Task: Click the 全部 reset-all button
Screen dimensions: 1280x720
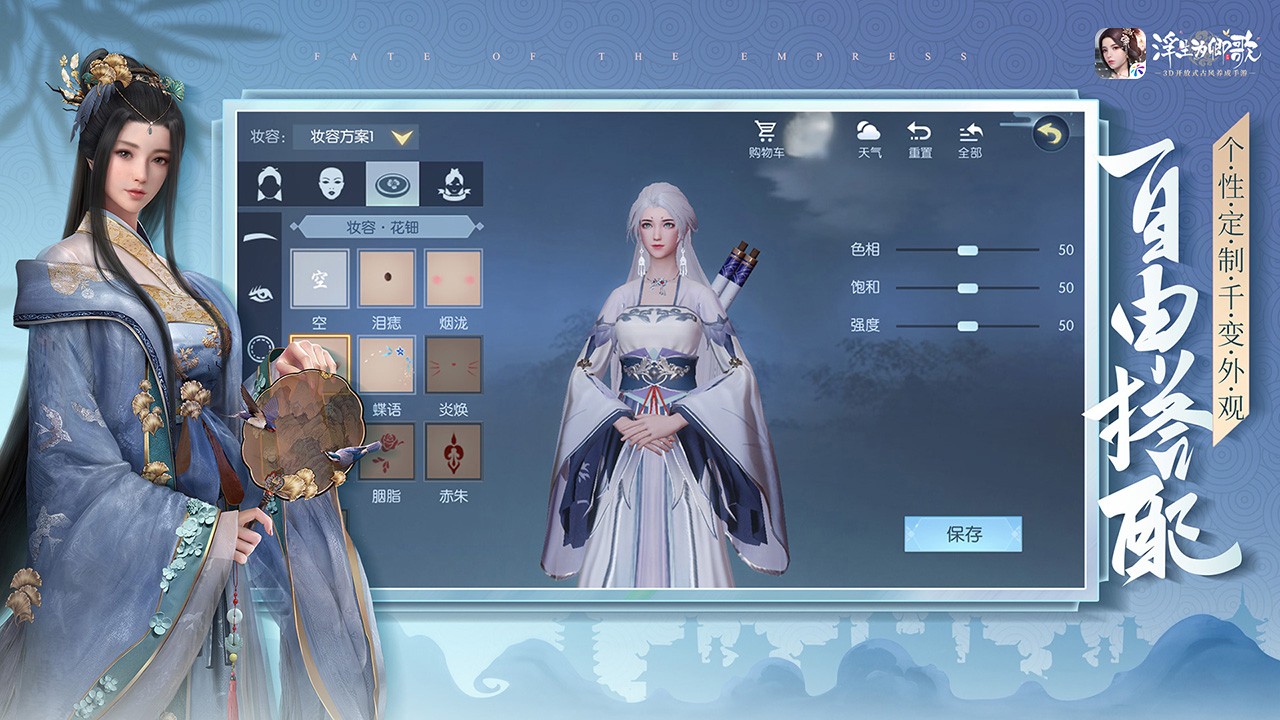Action: (969, 139)
